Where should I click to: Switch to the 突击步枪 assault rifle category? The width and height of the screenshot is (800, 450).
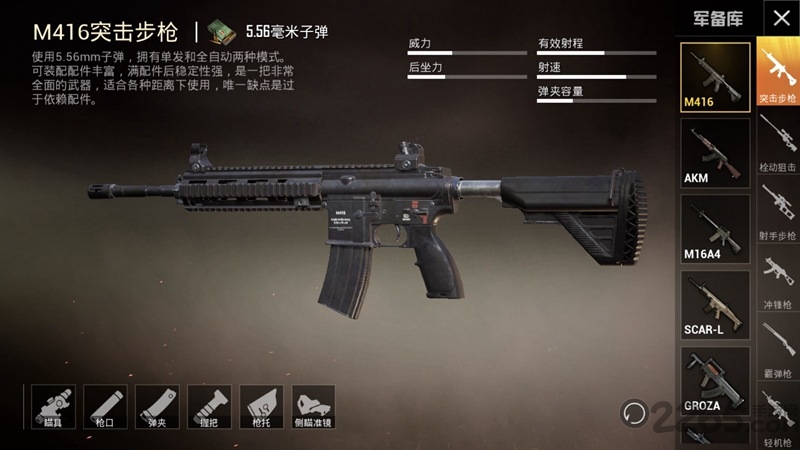pos(777,72)
